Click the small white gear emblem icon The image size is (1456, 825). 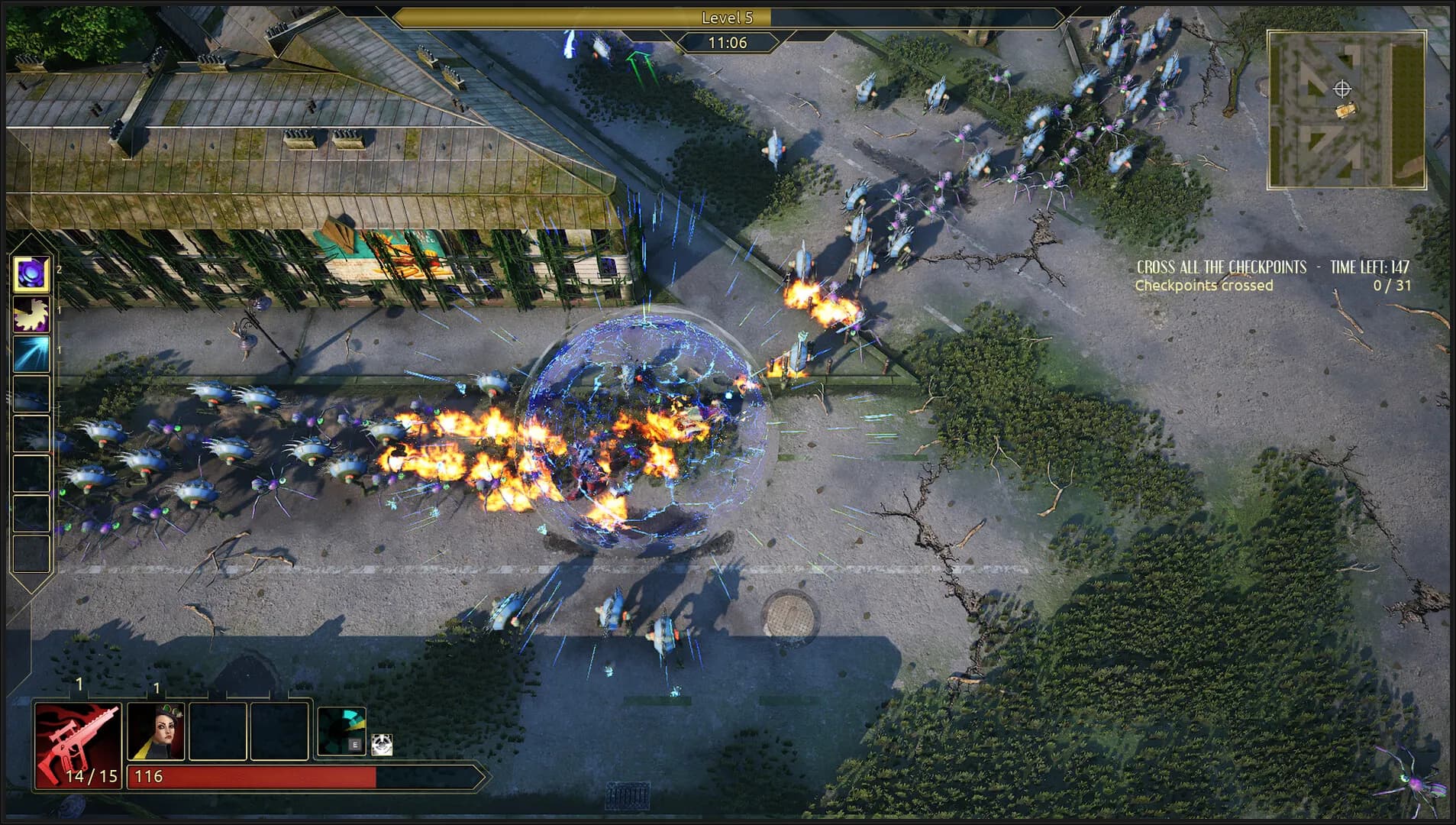point(382,745)
